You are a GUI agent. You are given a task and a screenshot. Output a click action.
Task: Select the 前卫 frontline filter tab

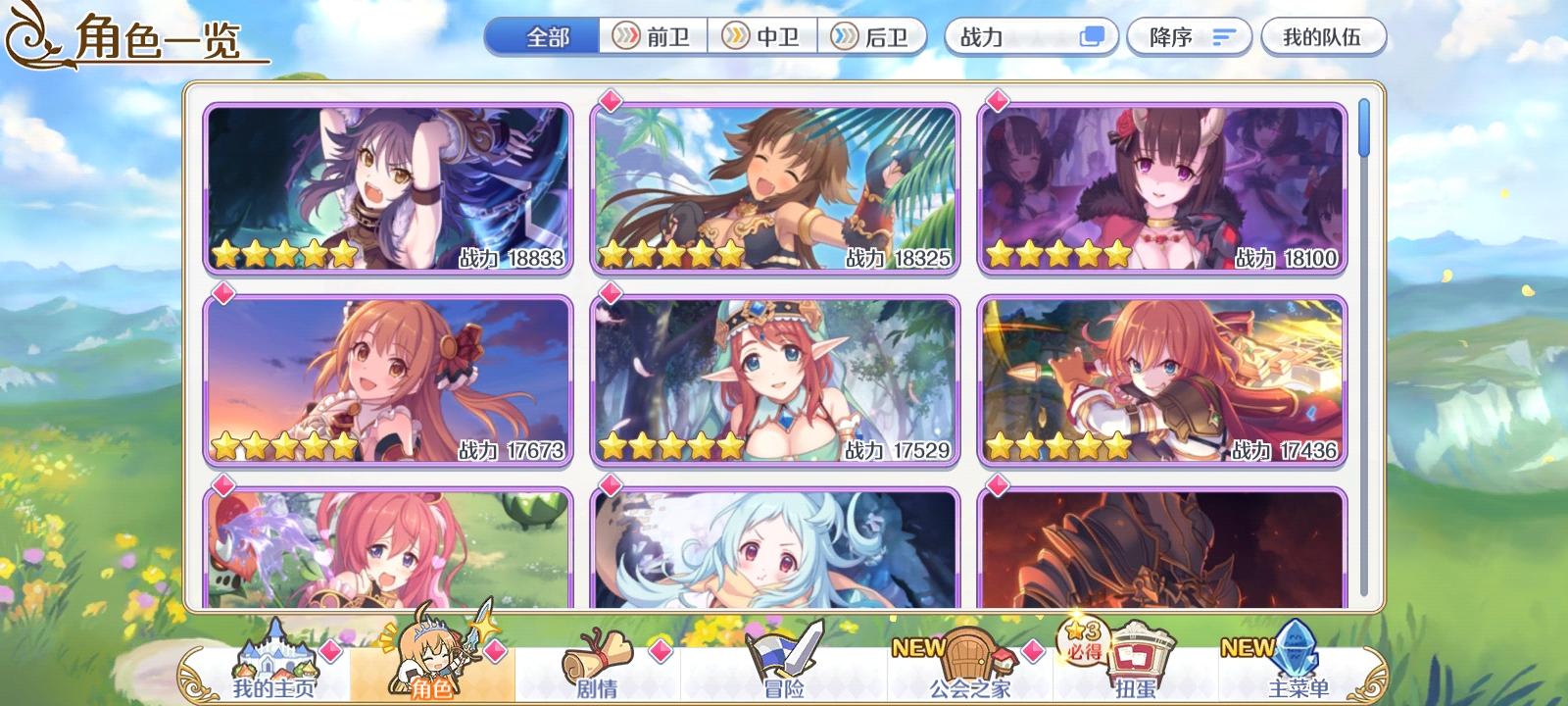click(x=651, y=35)
